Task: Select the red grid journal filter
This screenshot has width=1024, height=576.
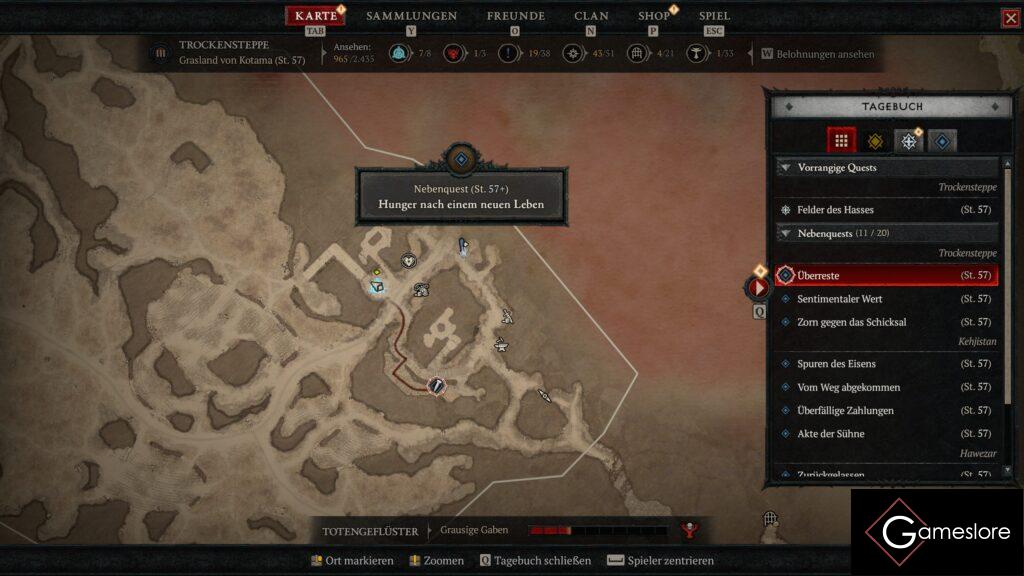Action: 841,141
